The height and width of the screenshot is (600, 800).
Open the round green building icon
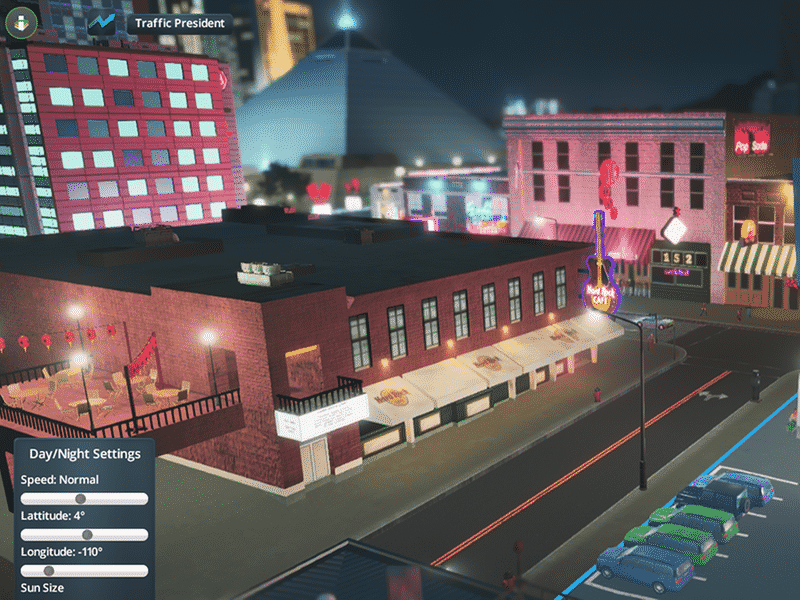pos(20,23)
